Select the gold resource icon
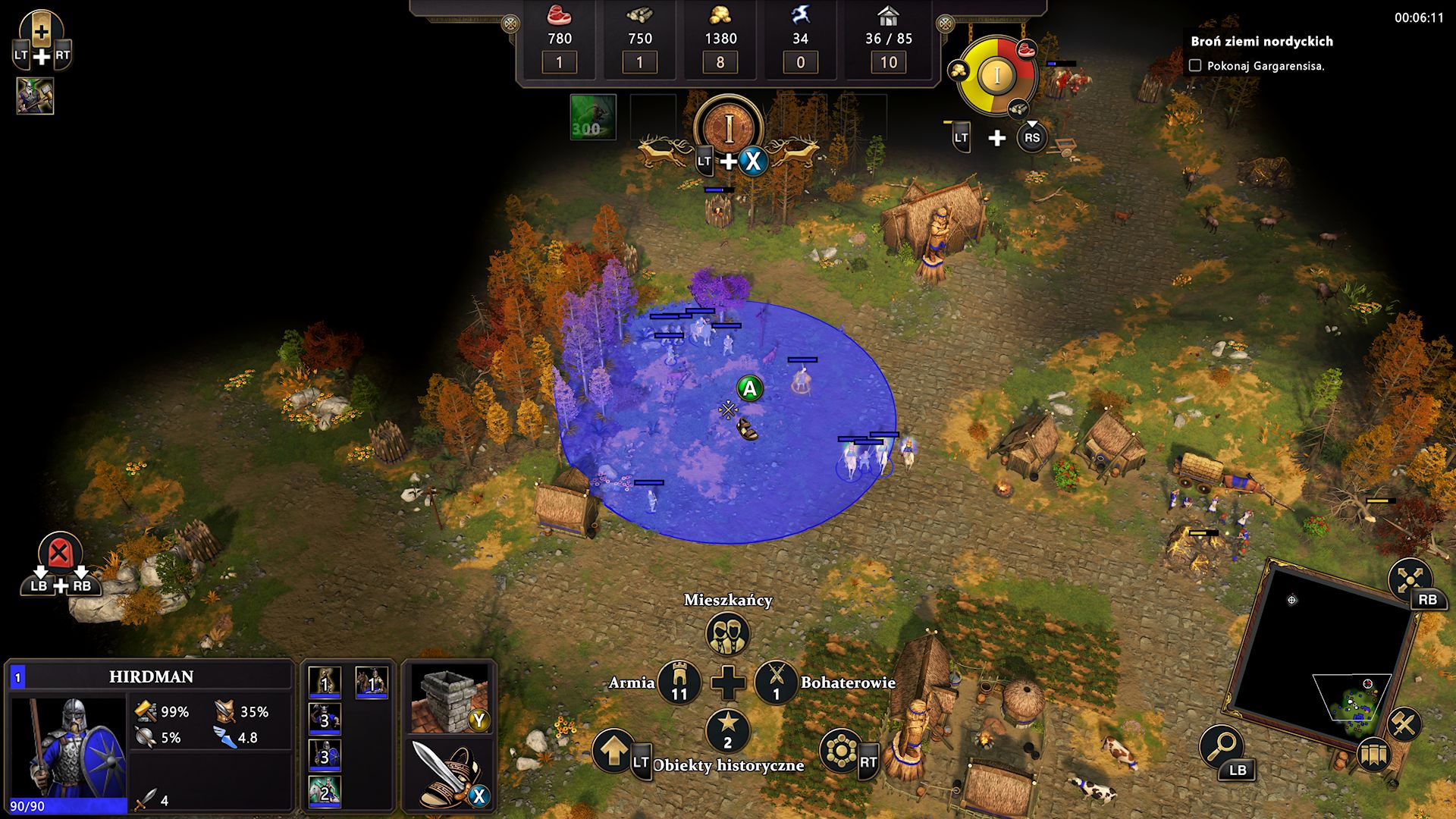 click(720, 16)
